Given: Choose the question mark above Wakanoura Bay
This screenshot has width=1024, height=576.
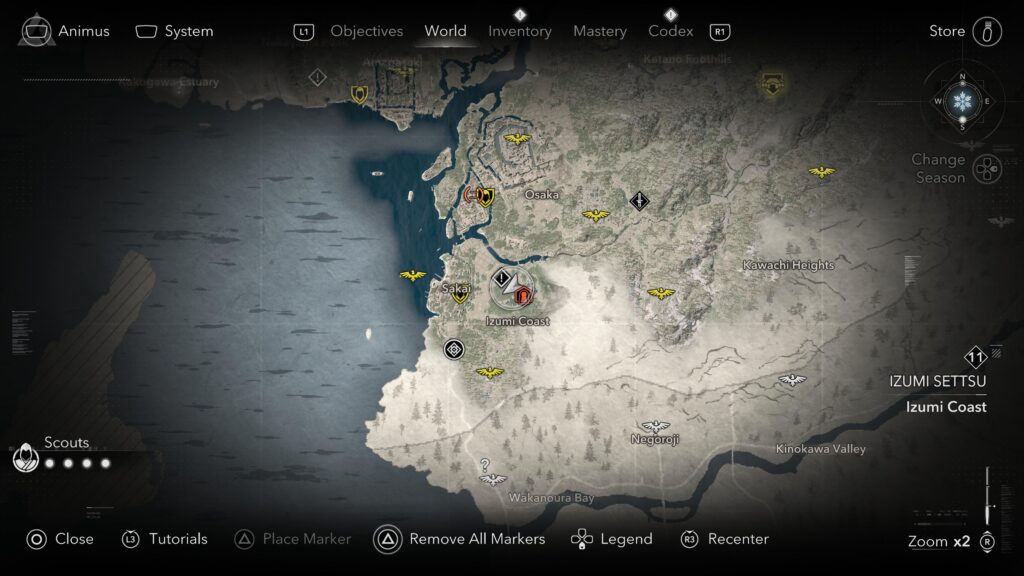Looking at the screenshot, I should (x=485, y=464).
